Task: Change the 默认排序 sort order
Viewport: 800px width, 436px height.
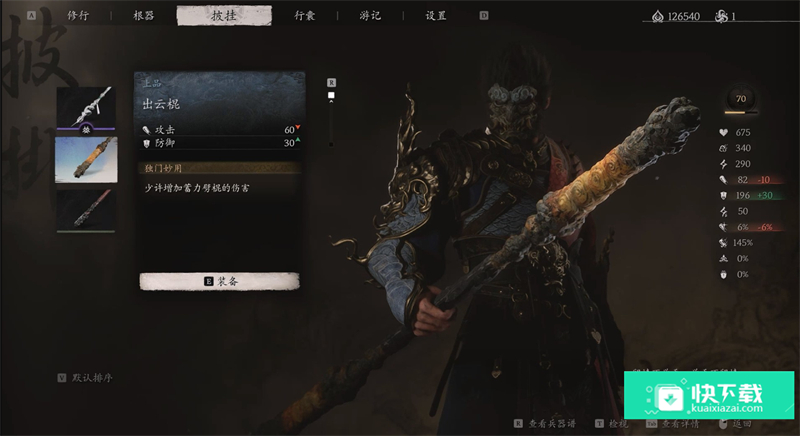Action: 91,378
